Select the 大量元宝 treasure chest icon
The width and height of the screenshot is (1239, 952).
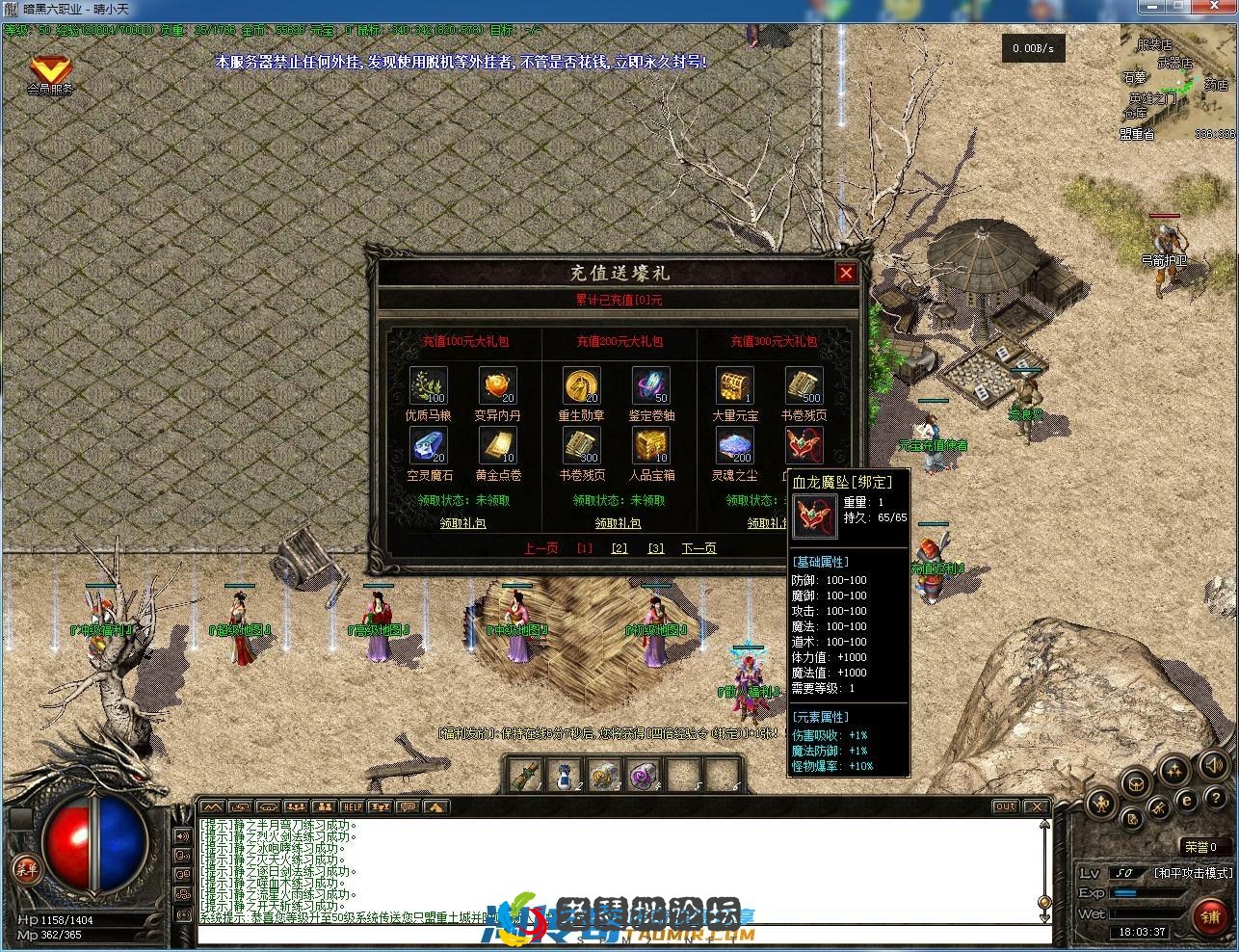734,385
